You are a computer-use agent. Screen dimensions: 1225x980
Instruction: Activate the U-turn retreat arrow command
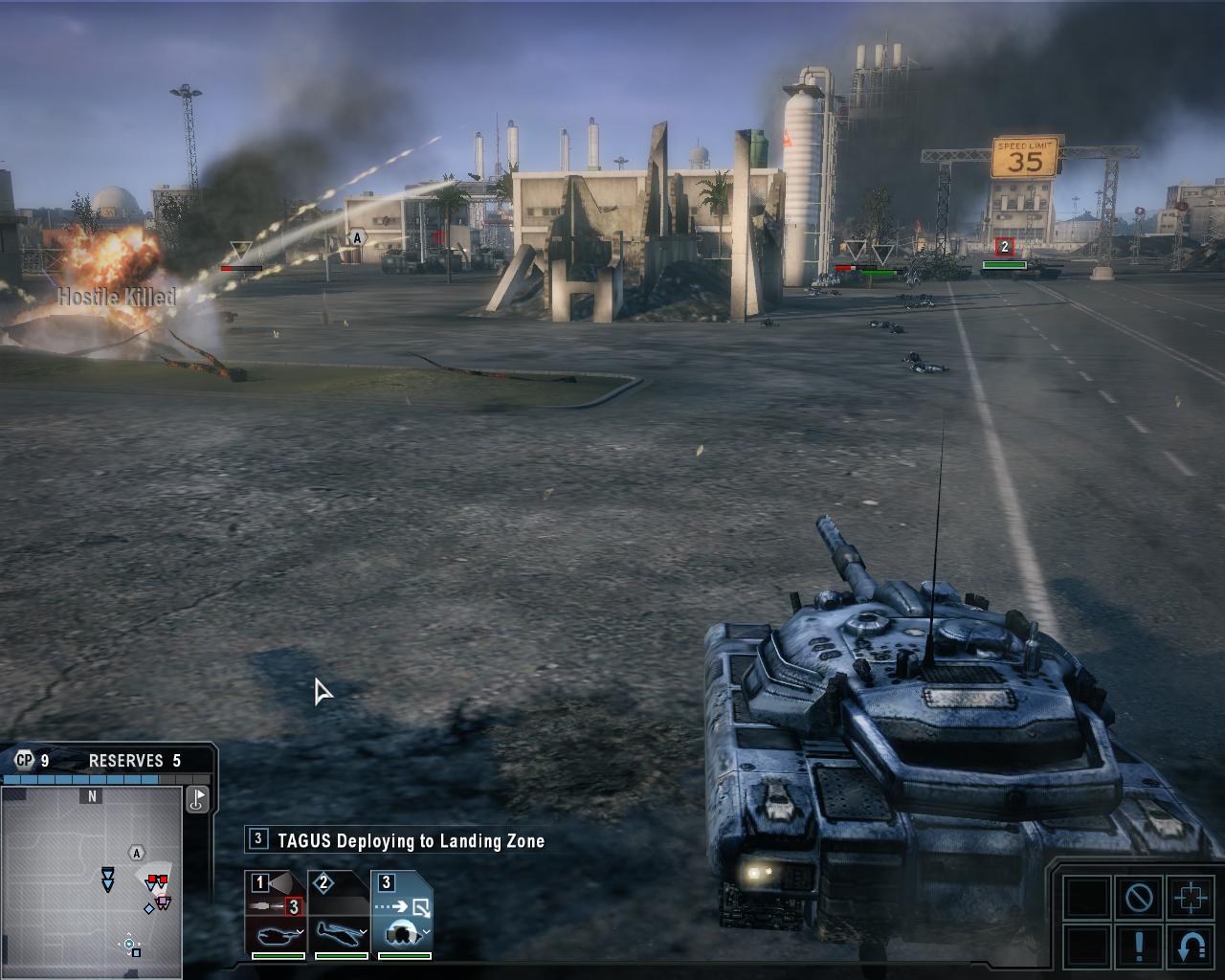(1191, 946)
